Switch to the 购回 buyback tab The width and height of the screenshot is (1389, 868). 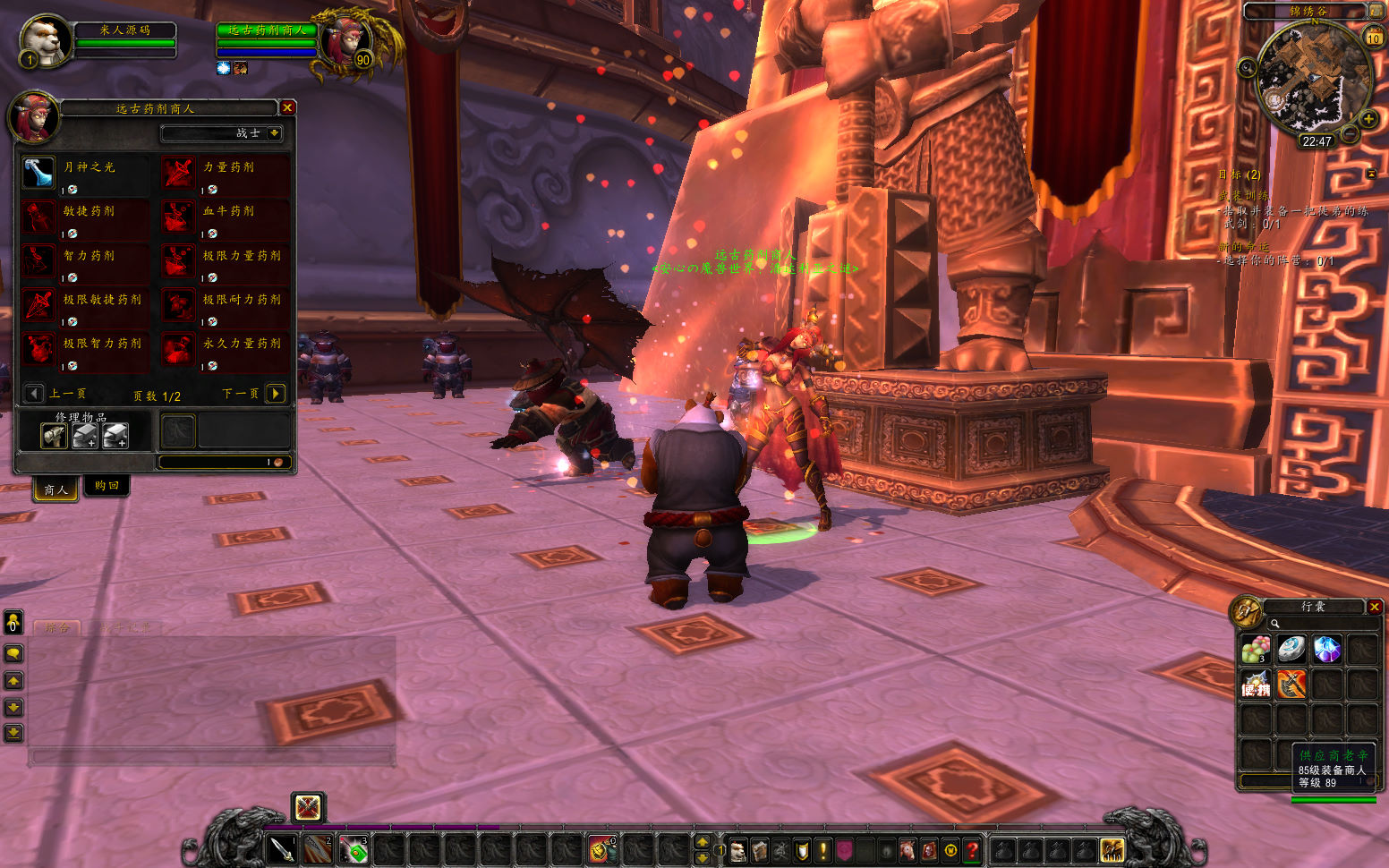pos(107,486)
